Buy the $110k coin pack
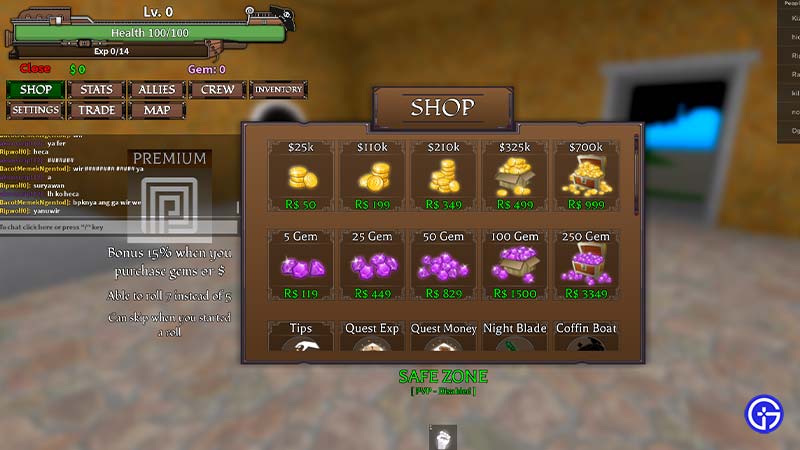Image resolution: width=800 pixels, height=450 pixels. click(372, 176)
